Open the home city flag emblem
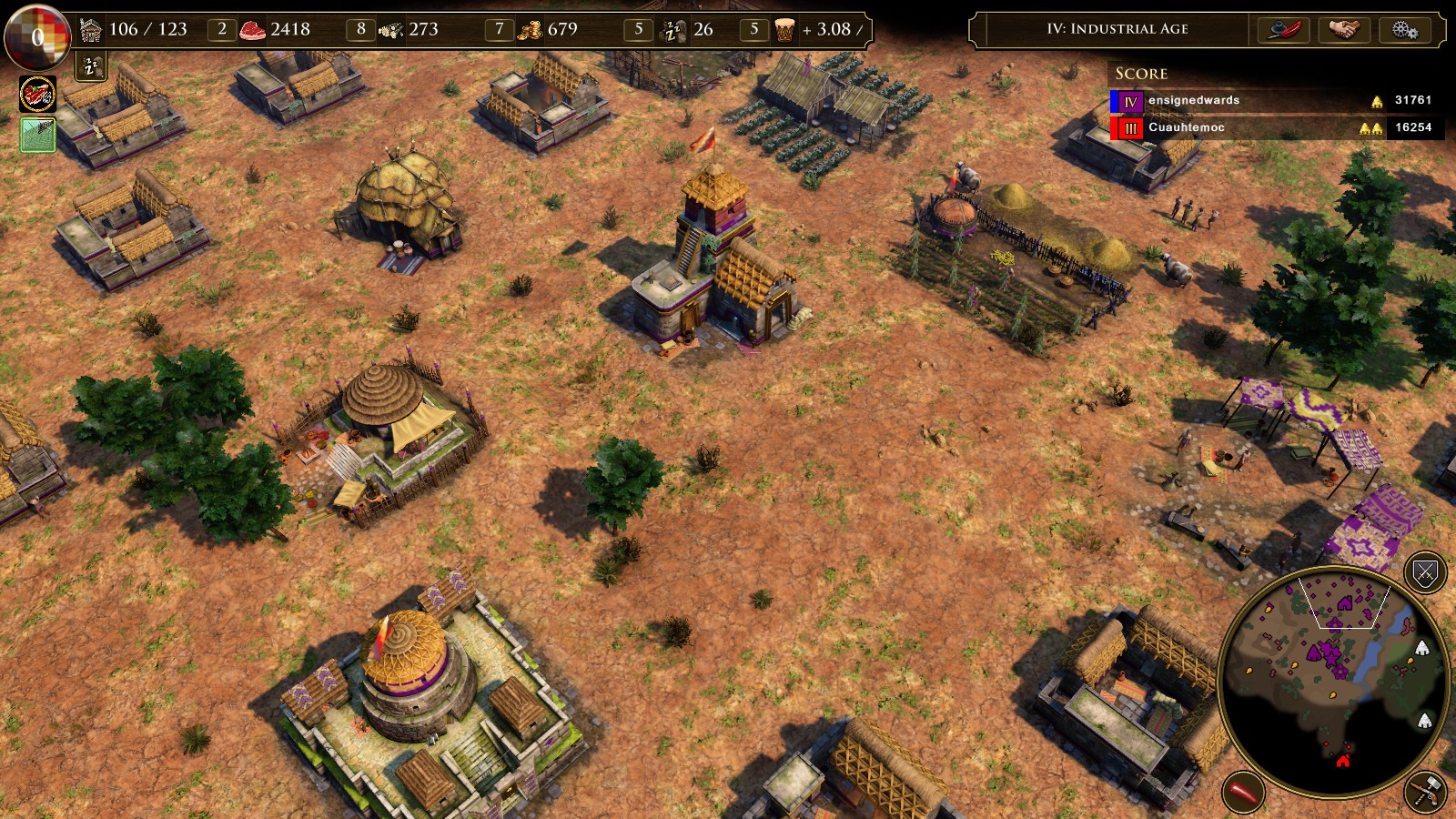Image resolution: width=1456 pixels, height=819 pixels. [x=36, y=37]
